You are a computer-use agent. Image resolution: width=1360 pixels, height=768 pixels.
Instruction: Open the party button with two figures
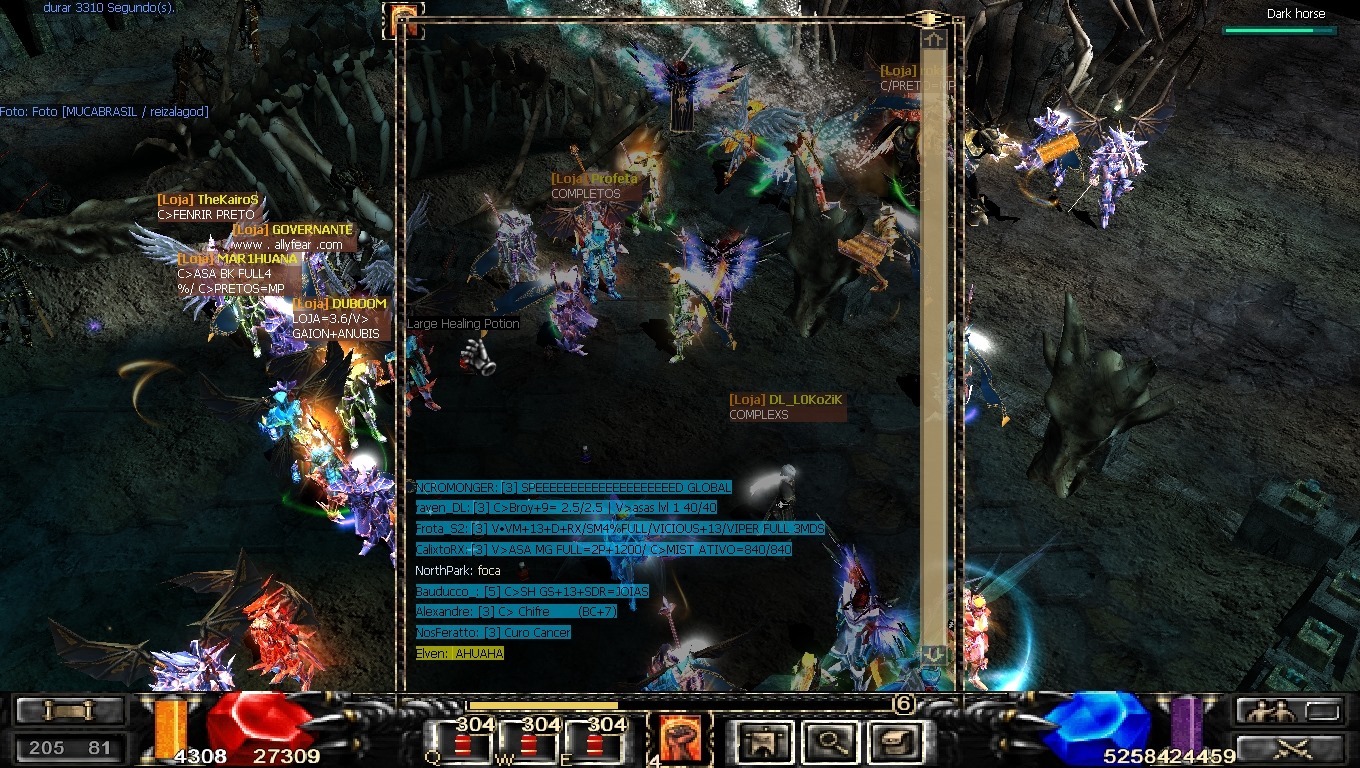[1288, 711]
